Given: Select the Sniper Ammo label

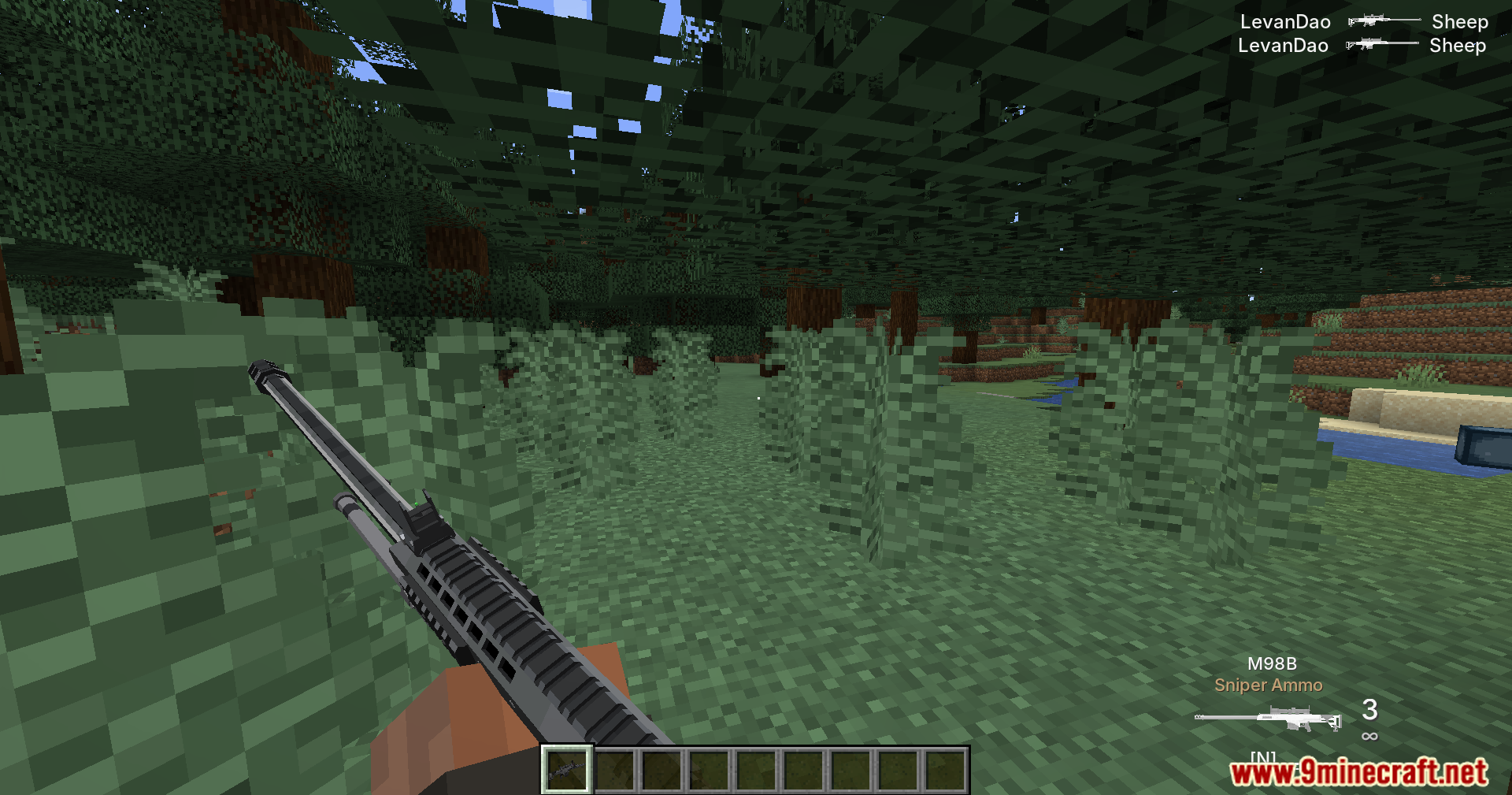Looking at the screenshot, I should [x=1268, y=685].
